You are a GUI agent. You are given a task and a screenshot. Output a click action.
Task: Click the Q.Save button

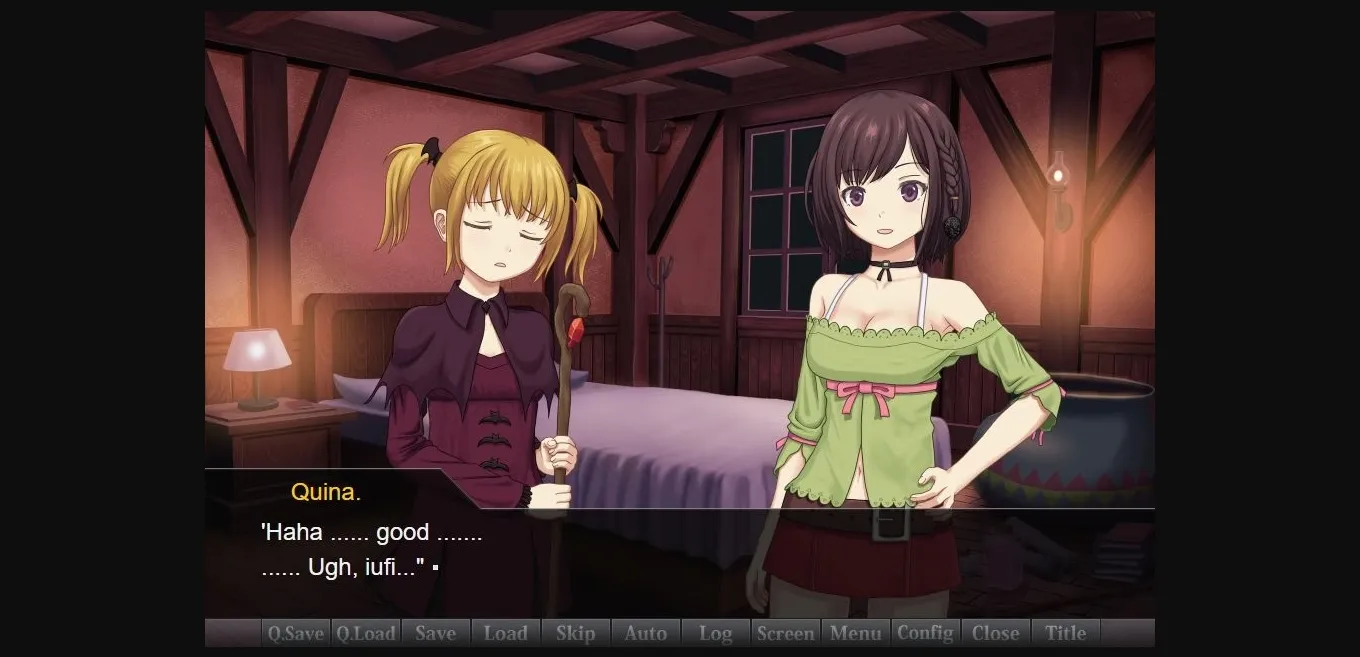(x=295, y=633)
